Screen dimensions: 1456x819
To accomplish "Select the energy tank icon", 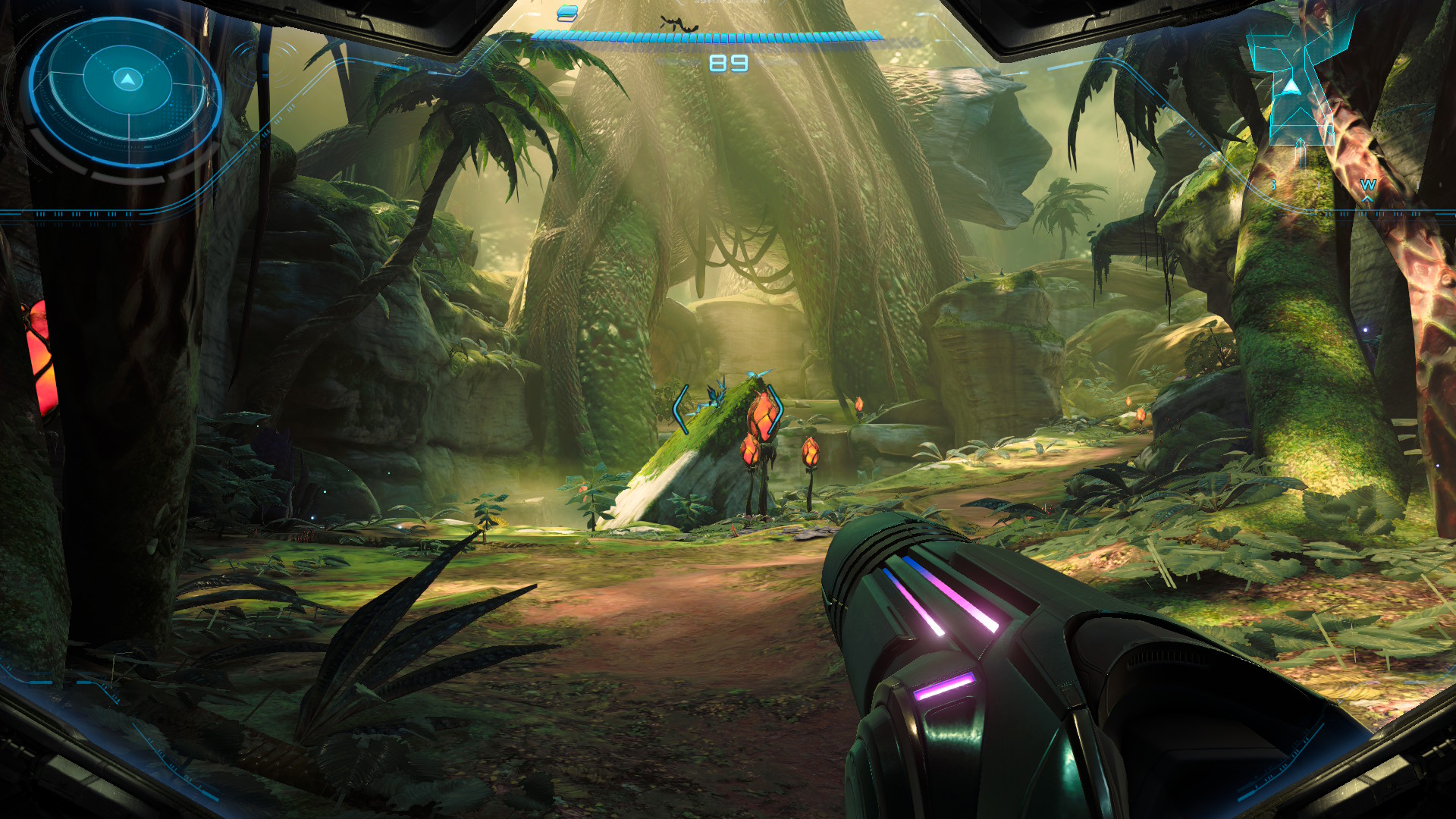I will [x=567, y=13].
